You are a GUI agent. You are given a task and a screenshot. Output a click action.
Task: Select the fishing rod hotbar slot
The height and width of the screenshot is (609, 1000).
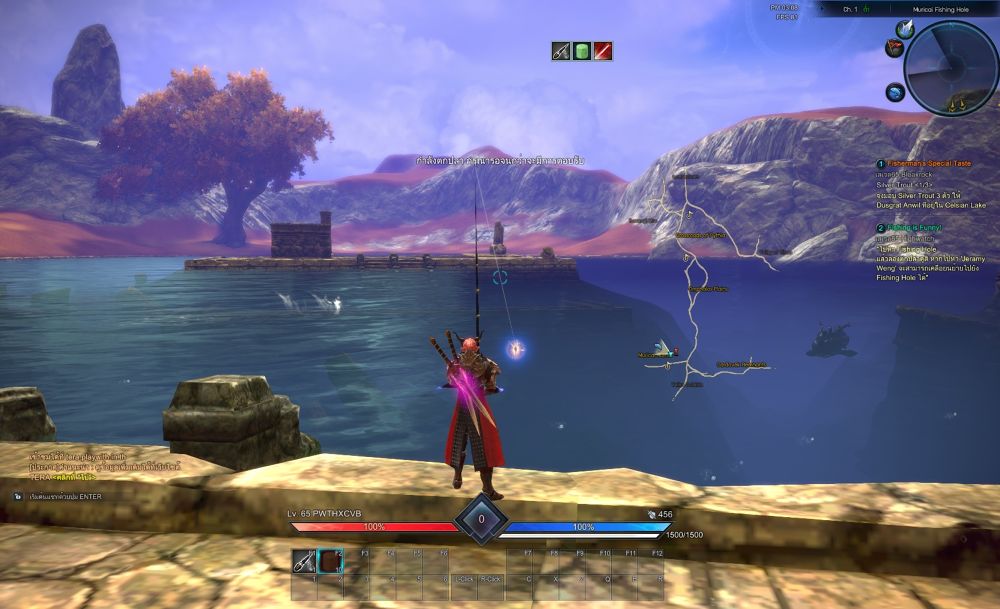click(304, 562)
